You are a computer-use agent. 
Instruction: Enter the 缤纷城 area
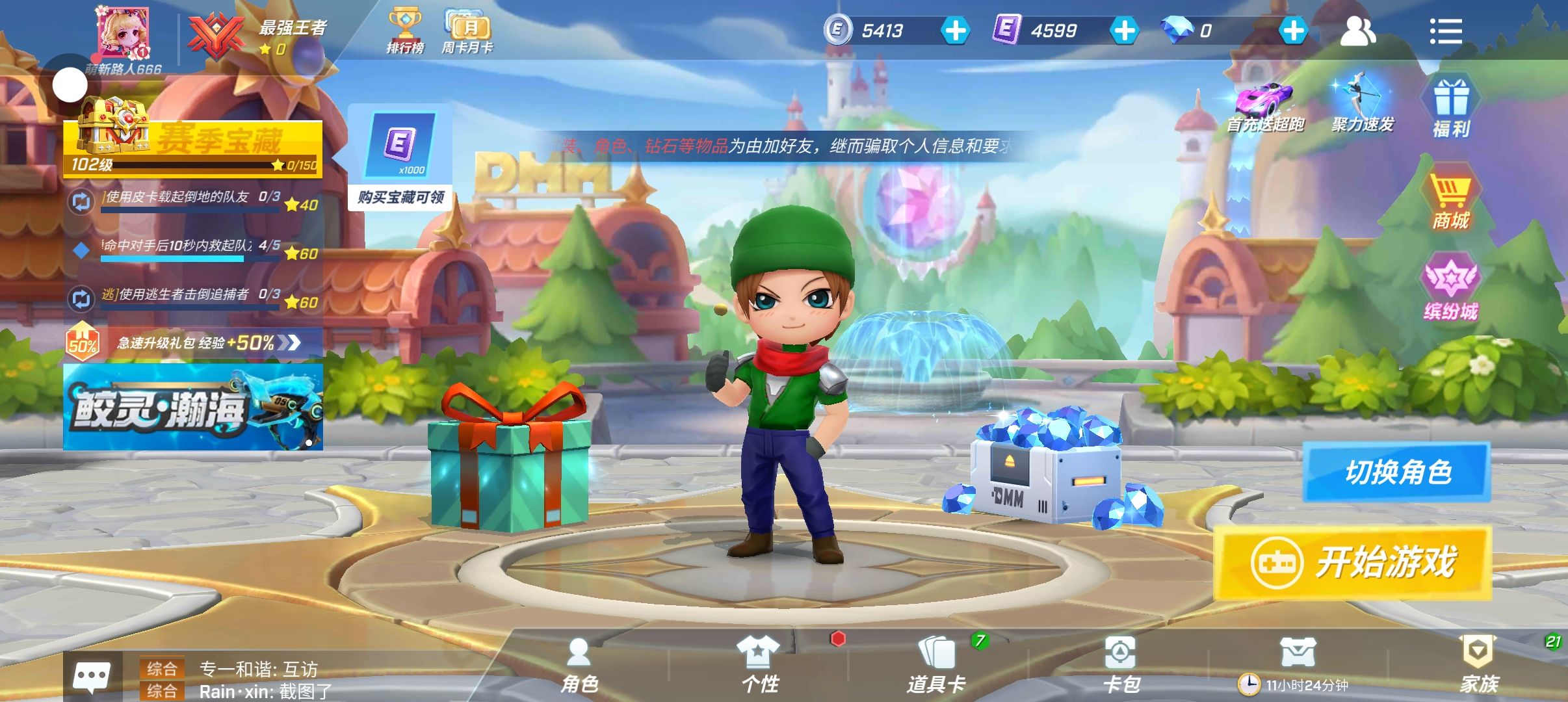(x=1451, y=291)
